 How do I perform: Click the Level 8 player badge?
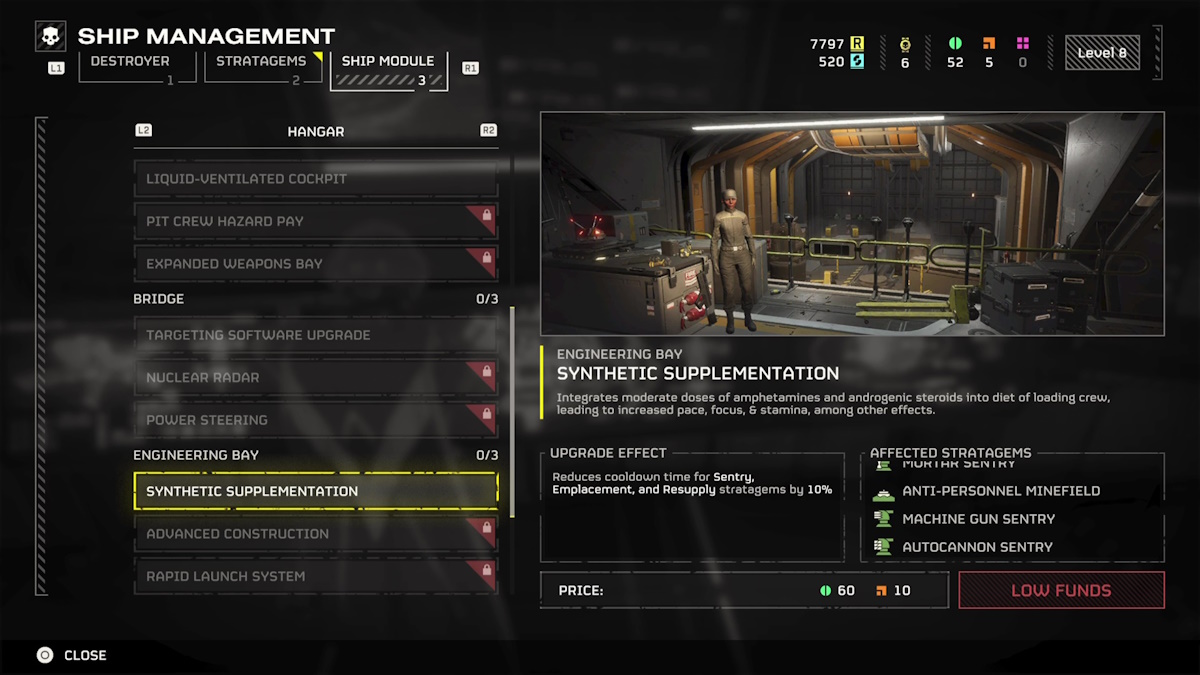1102,53
